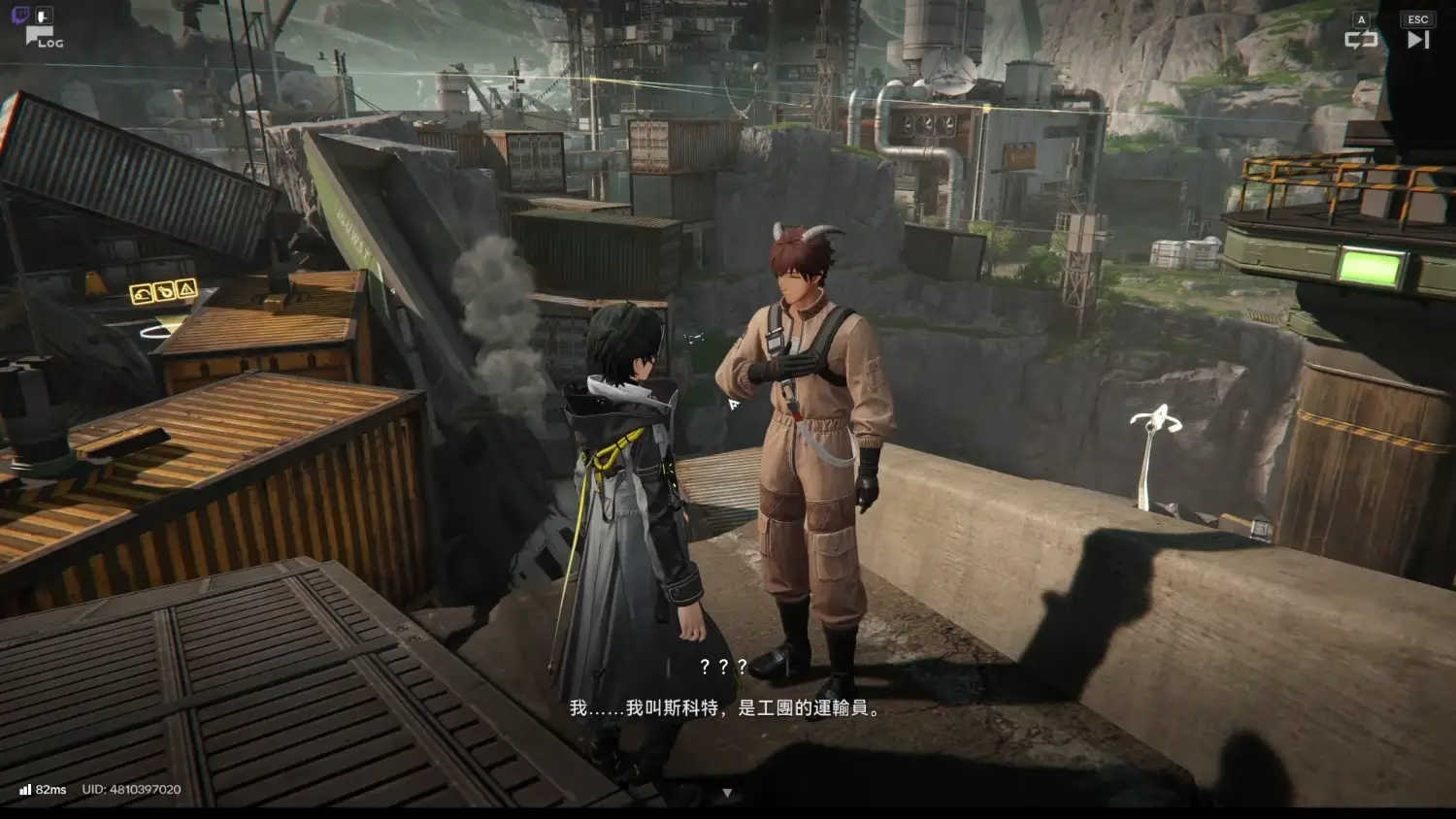Click the purple Twitch overlay icon
Viewport: 1456px width, 819px height.
(19, 15)
